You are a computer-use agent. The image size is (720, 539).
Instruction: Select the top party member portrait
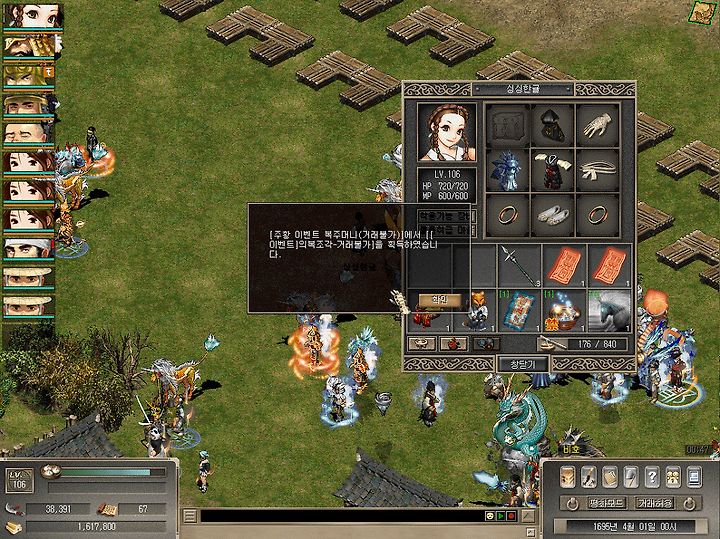pyautogui.click(x=32, y=16)
